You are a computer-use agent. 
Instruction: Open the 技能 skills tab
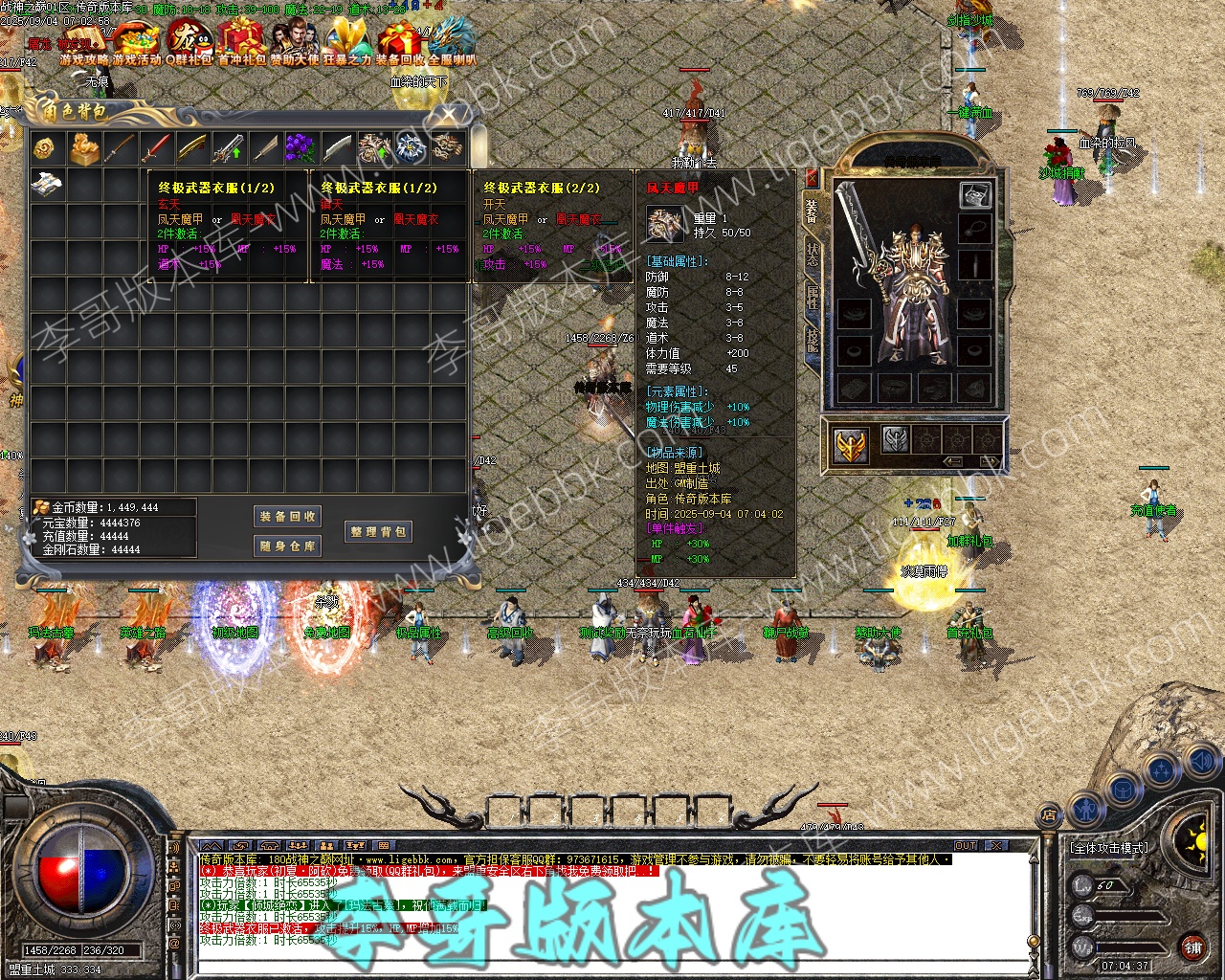(813, 339)
